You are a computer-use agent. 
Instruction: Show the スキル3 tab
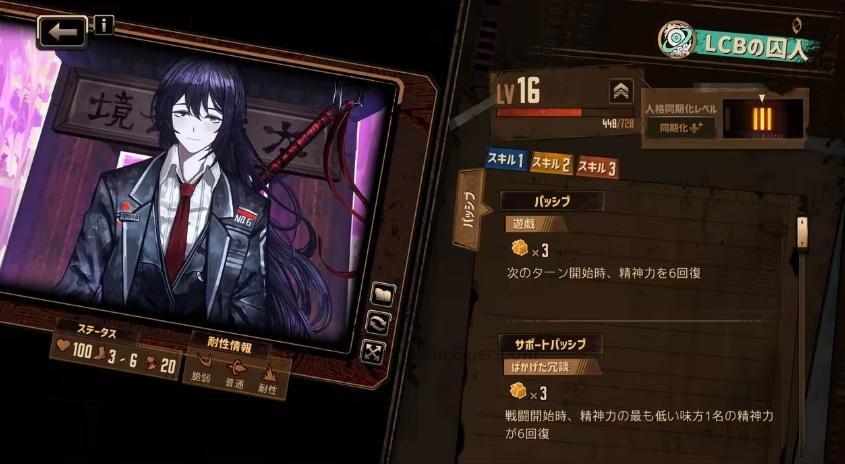click(x=597, y=167)
